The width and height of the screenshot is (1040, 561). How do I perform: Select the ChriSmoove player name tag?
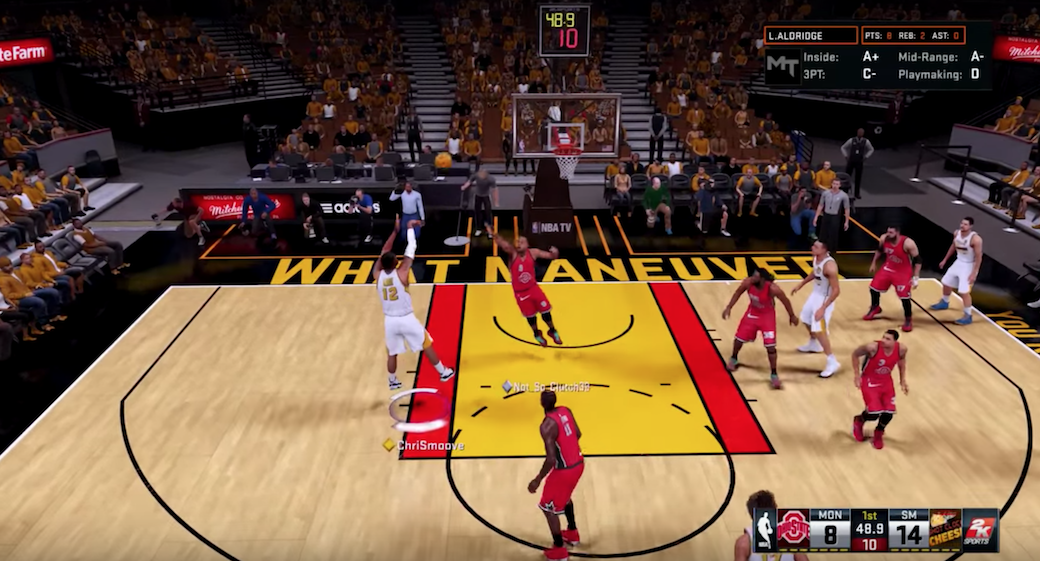click(429, 445)
